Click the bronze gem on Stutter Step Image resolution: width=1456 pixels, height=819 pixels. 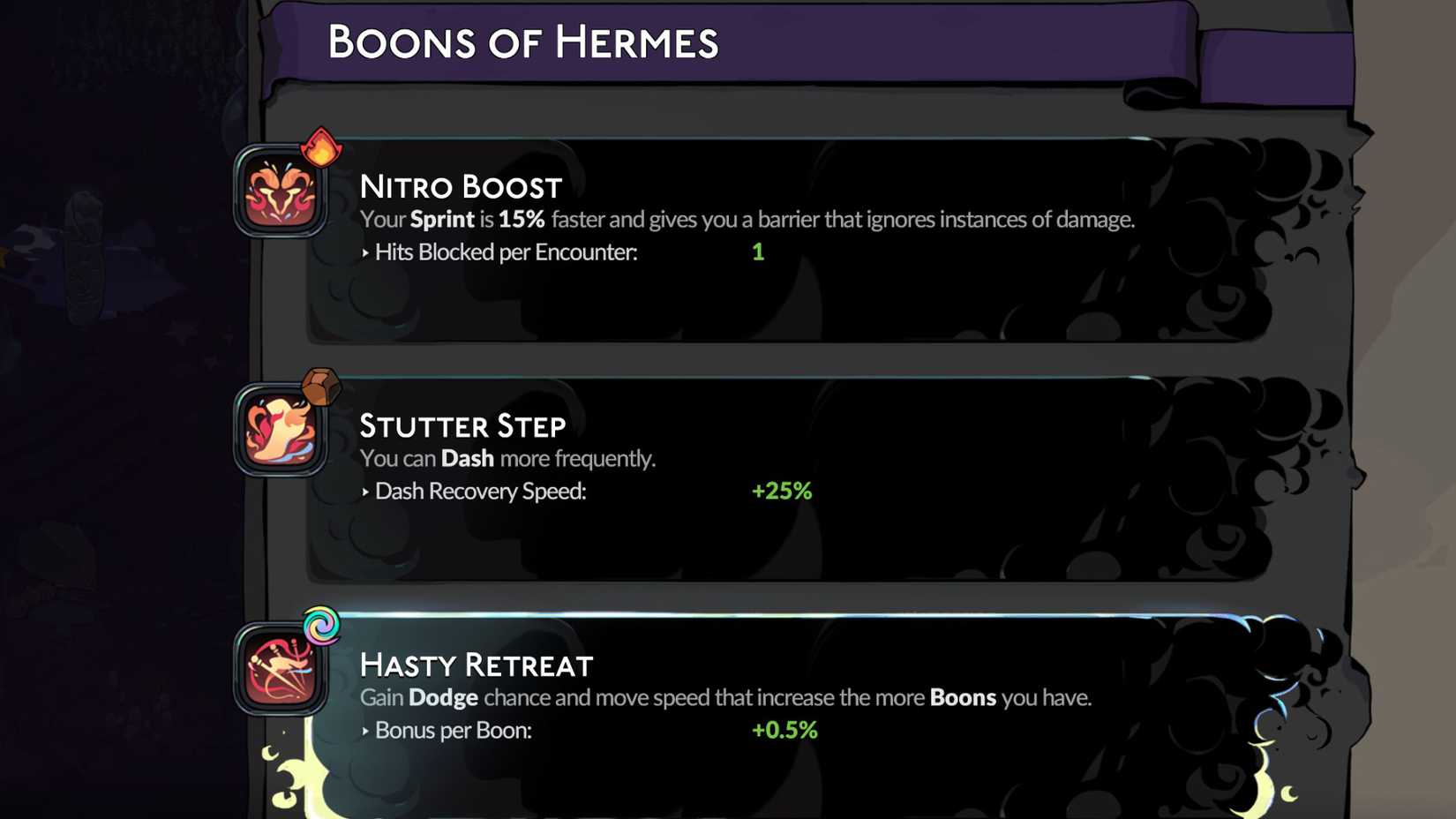coord(321,386)
